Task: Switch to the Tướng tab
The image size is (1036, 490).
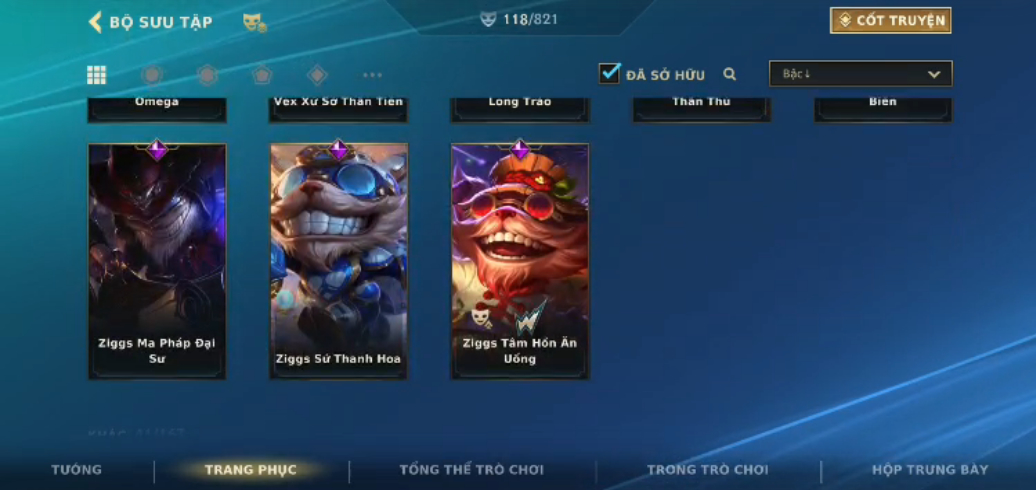Action: 77,470
